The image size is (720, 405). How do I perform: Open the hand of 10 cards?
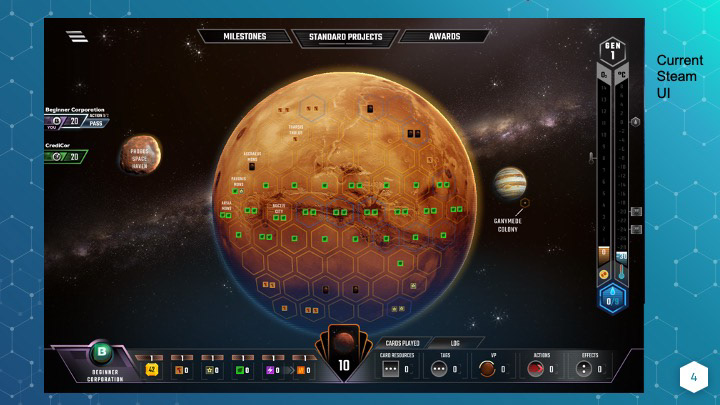(343, 358)
